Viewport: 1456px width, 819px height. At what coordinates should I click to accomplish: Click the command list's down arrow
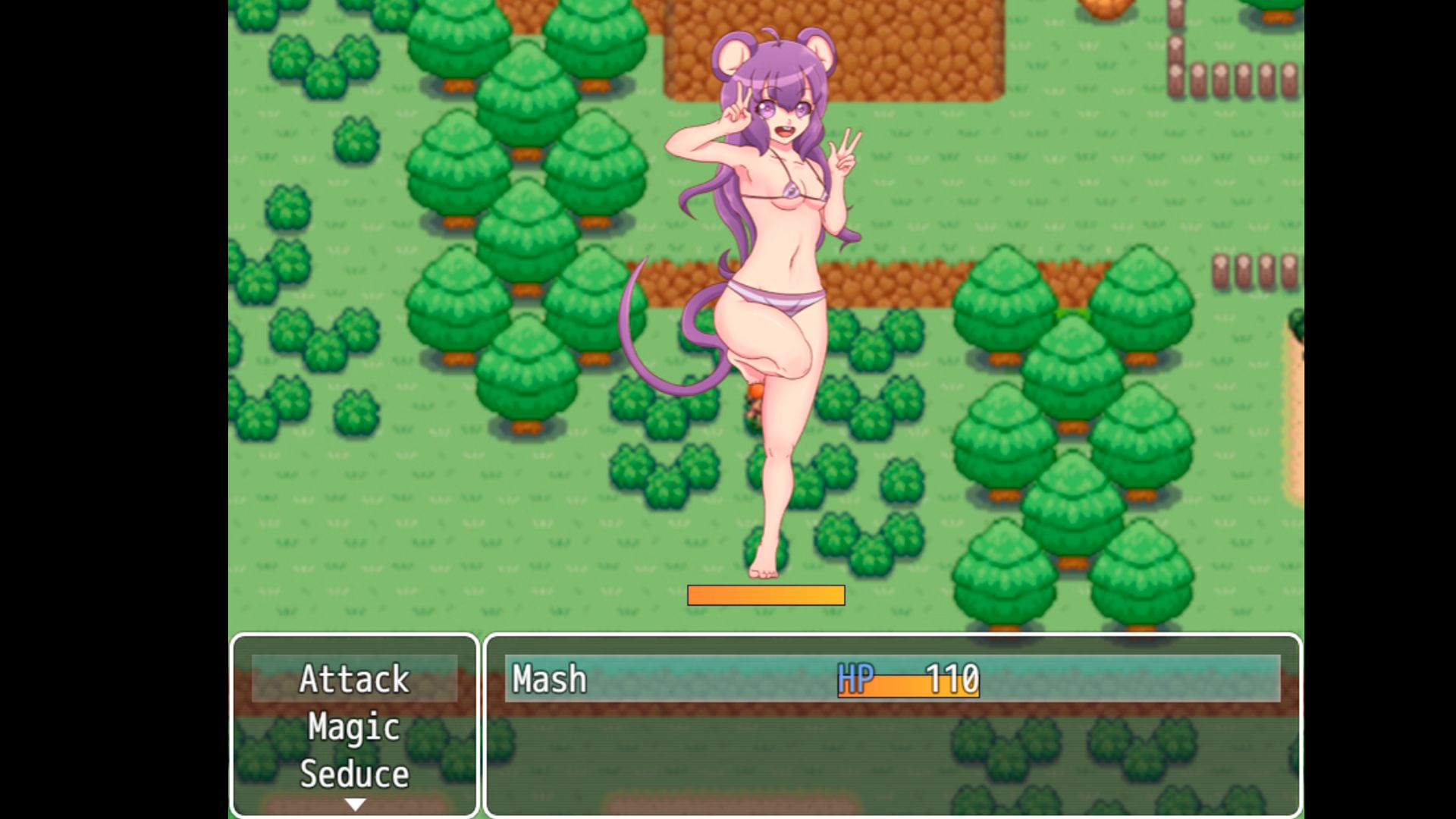355,805
